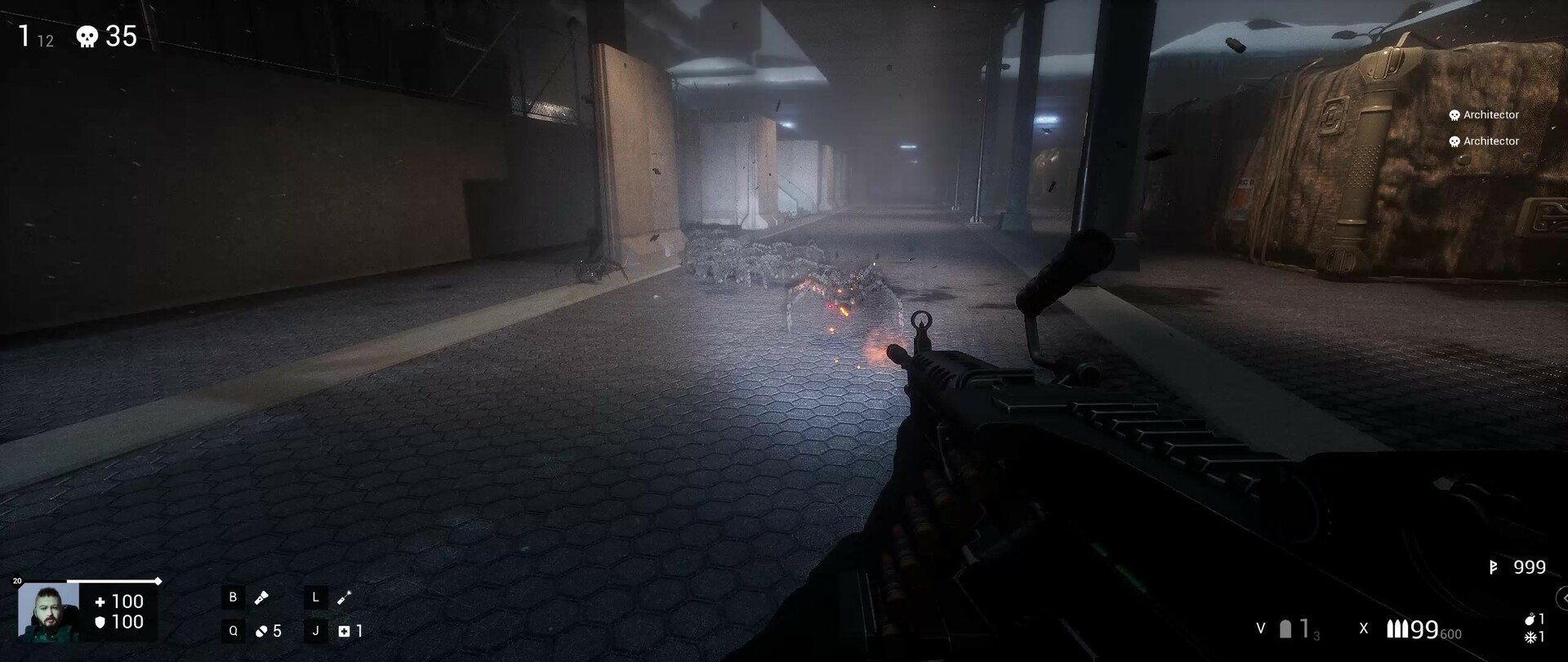Image resolution: width=1568 pixels, height=662 pixels.
Task: Select the currency flag icon beside 999
Action: 1494,566
